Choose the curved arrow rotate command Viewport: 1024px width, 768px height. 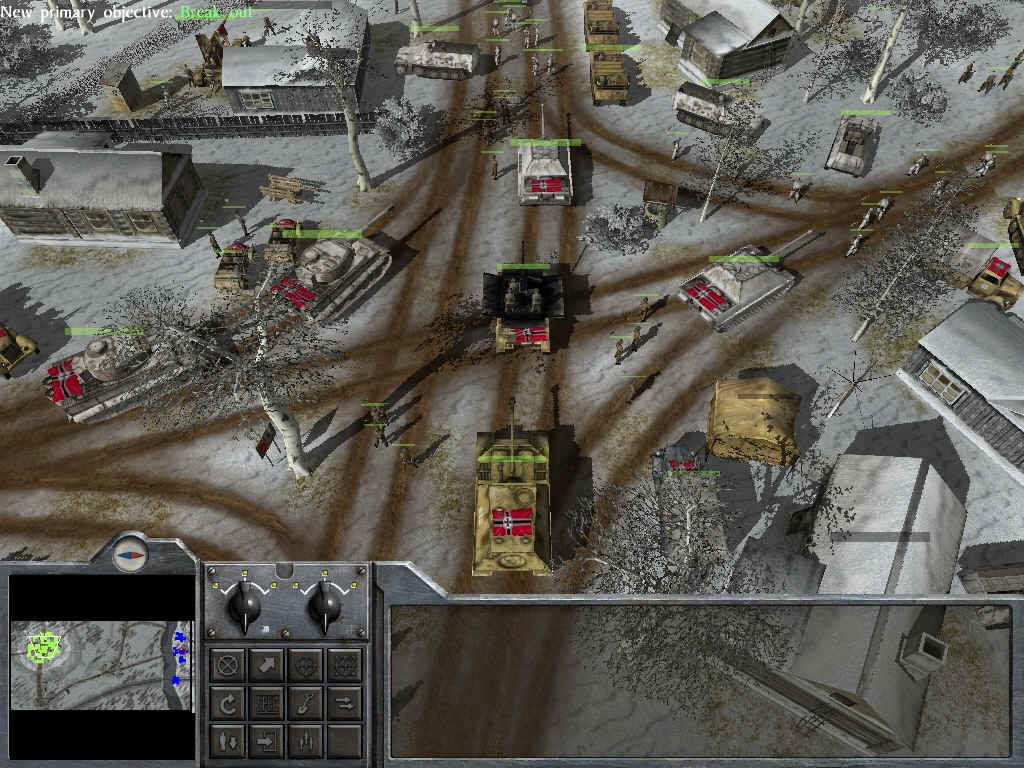pyautogui.click(x=228, y=704)
